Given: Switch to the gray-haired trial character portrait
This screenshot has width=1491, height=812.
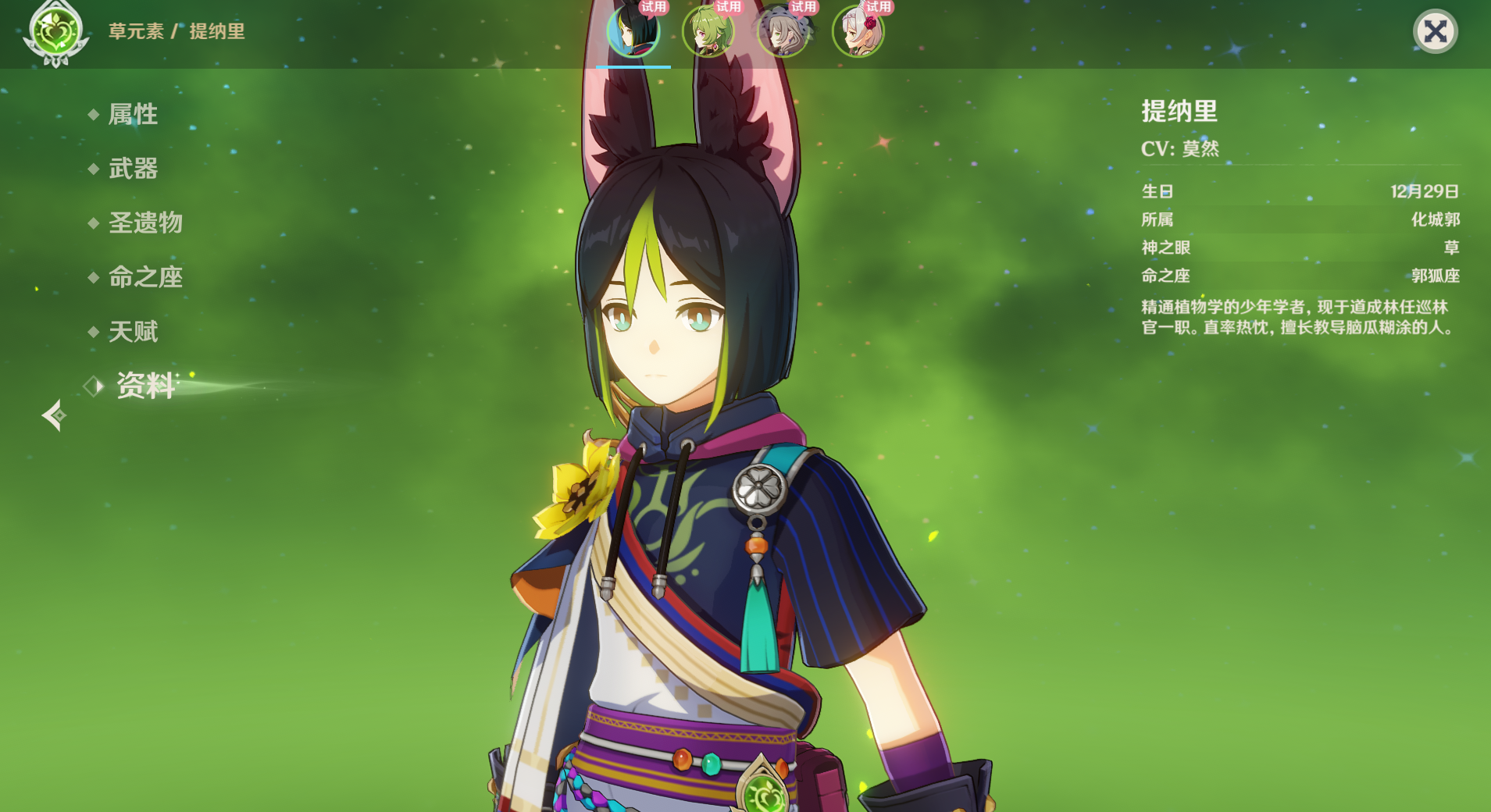Looking at the screenshot, I should click(x=783, y=33).
